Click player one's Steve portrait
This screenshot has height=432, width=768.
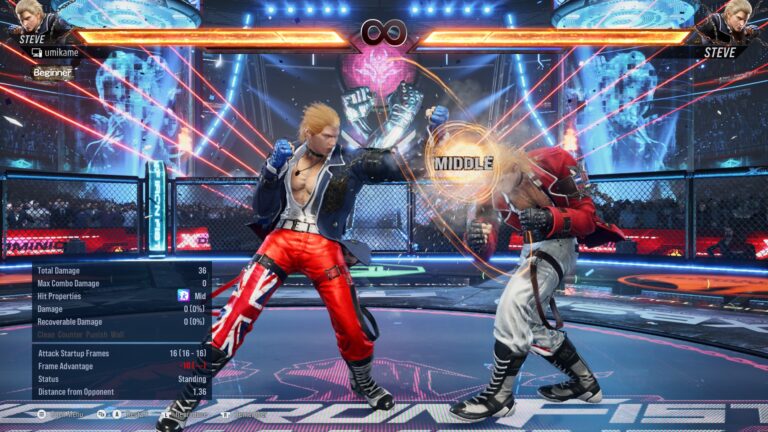click(x=28, y=18)
